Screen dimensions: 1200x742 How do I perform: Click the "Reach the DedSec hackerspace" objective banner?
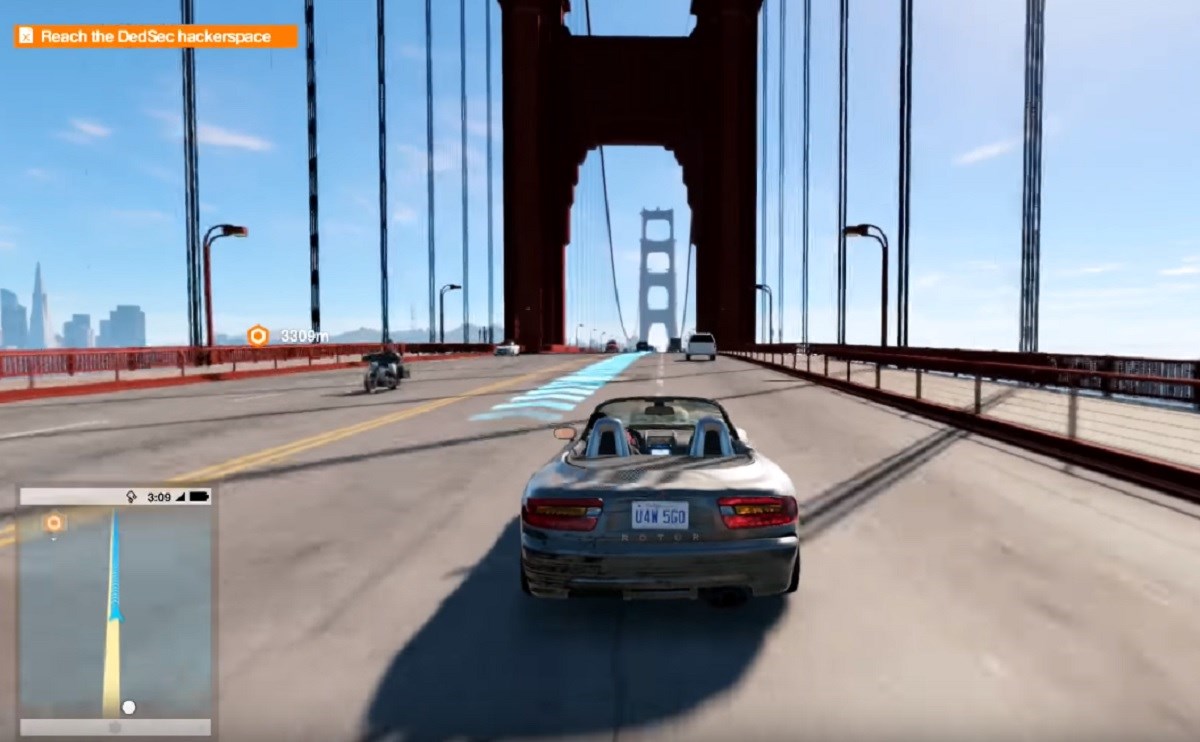[155, 37]
